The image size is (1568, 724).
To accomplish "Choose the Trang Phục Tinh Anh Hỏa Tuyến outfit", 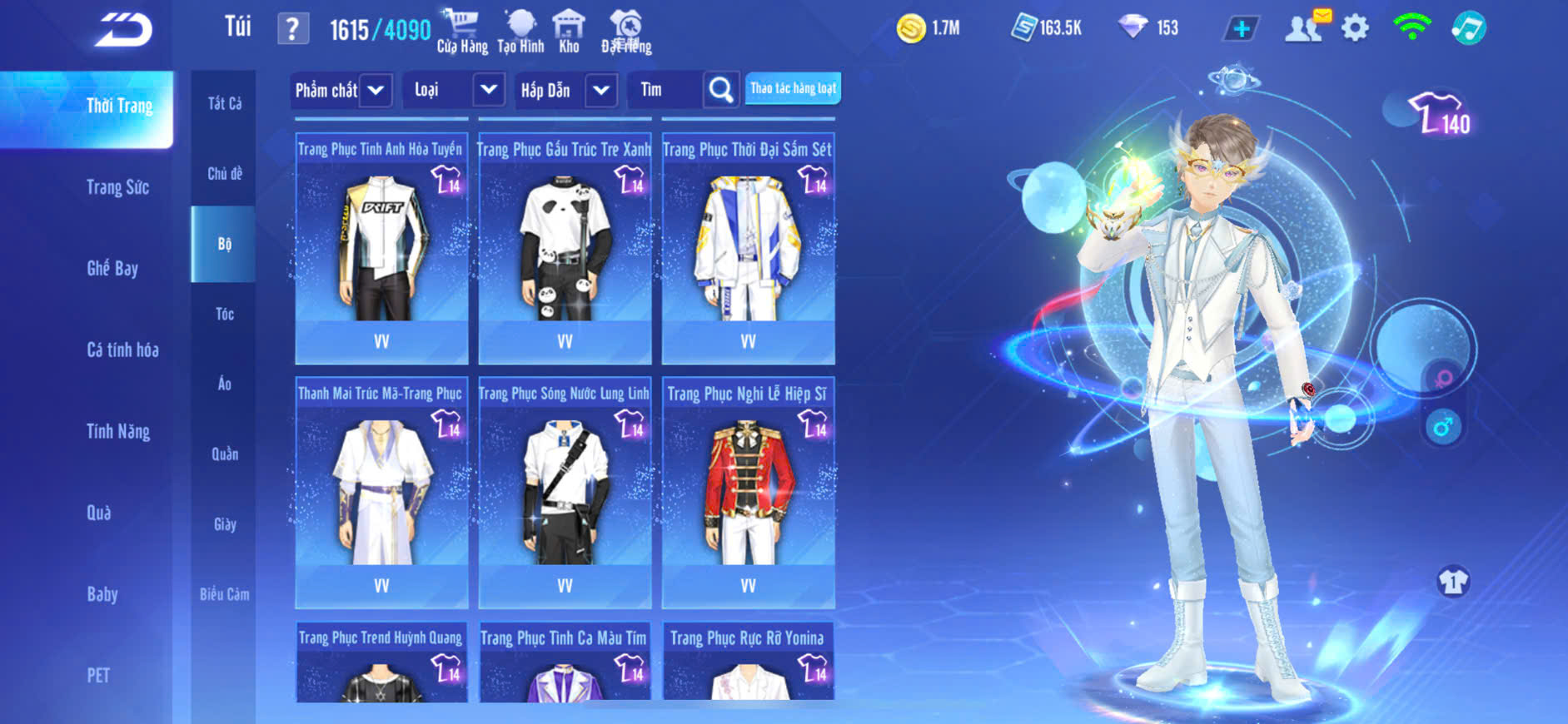I will [381, 248].
